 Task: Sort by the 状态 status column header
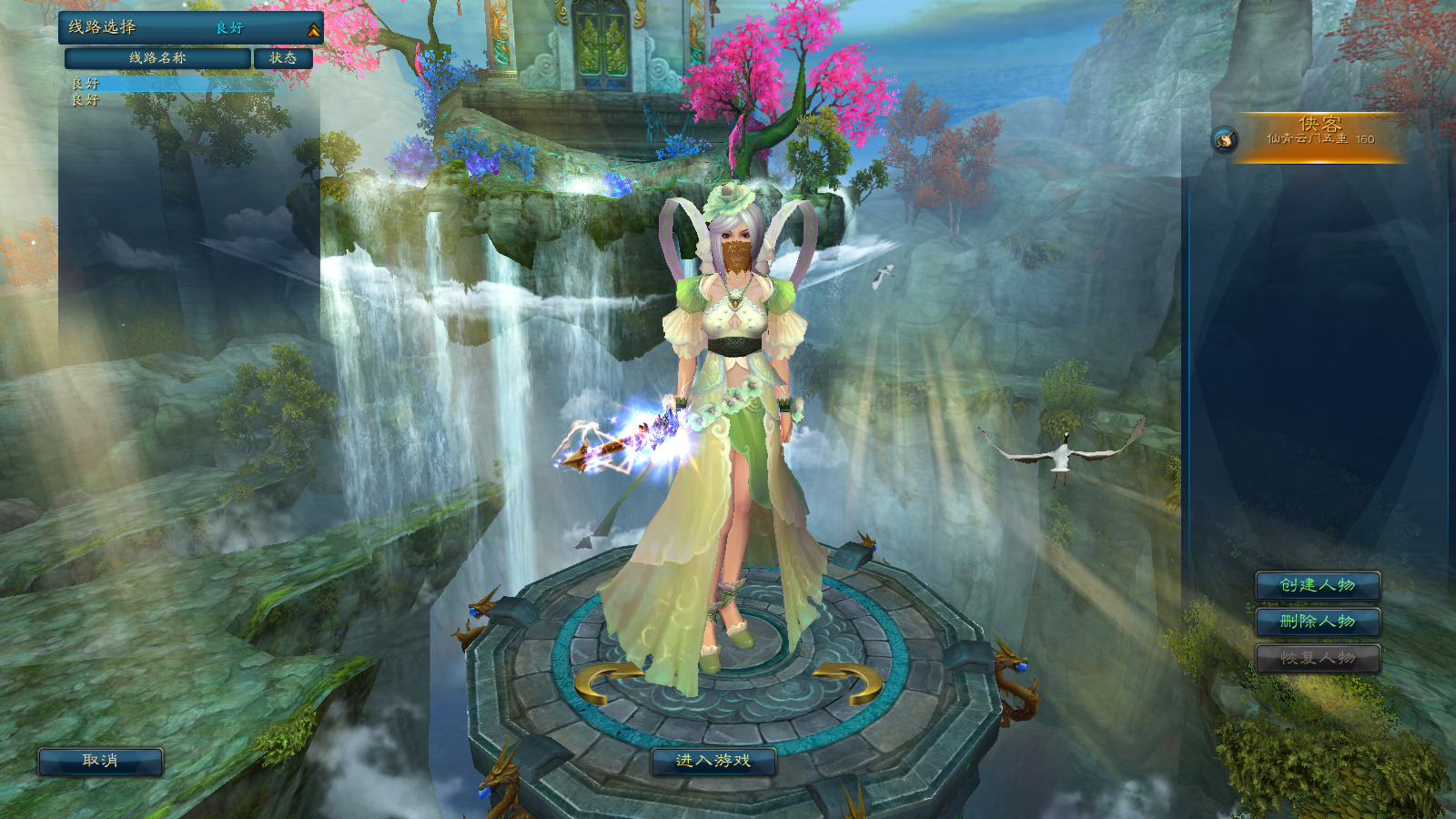click(x=283, y=58)
